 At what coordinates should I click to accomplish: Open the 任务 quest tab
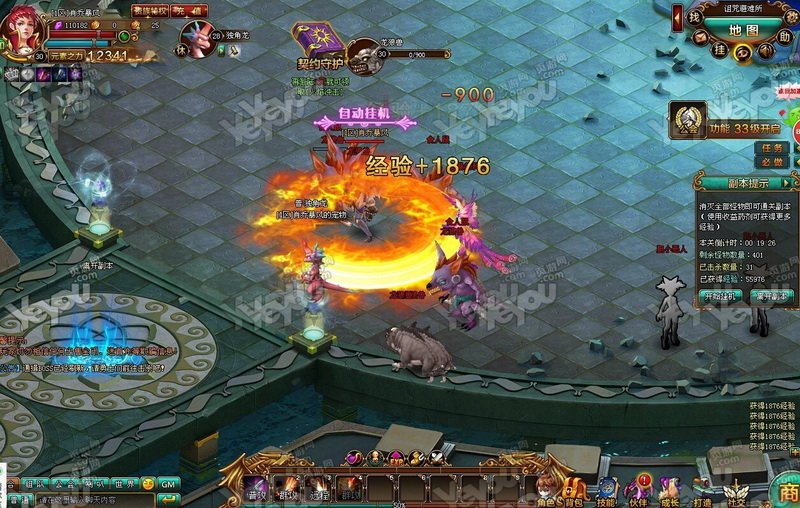[x=772, y=148]
